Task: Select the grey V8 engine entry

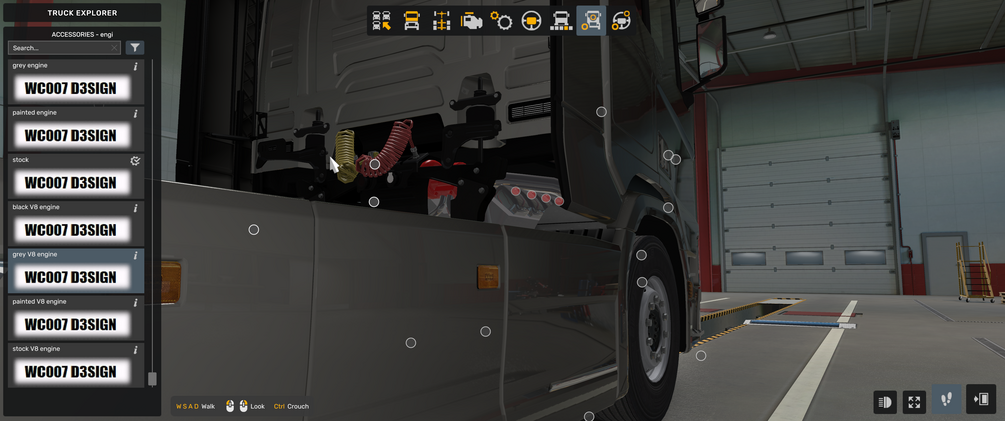Action: pos(71,277)
